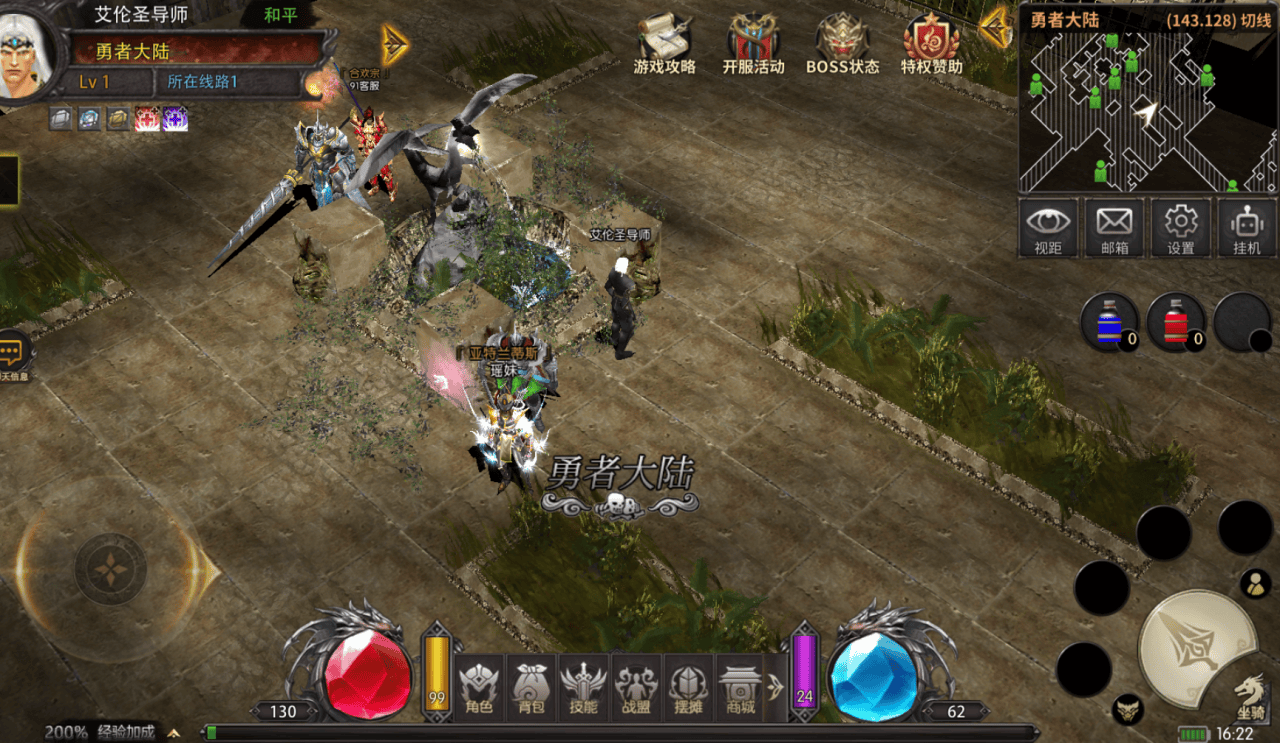Image resolution: width=1280 pixels, height=743 pixels.
Task: Check BOSS状态 boss status
Action: pos(842,45)
